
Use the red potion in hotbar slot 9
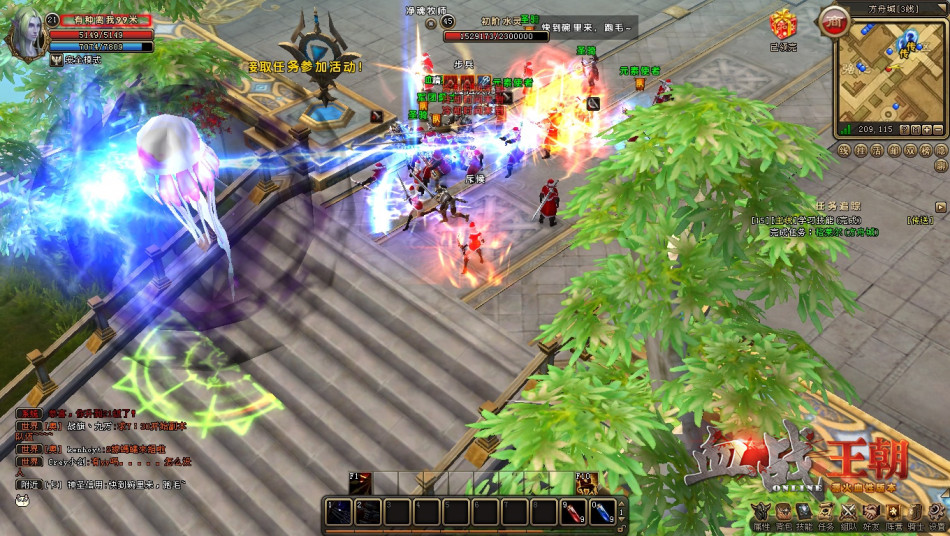pyautogui.click(x=572, y=512)
